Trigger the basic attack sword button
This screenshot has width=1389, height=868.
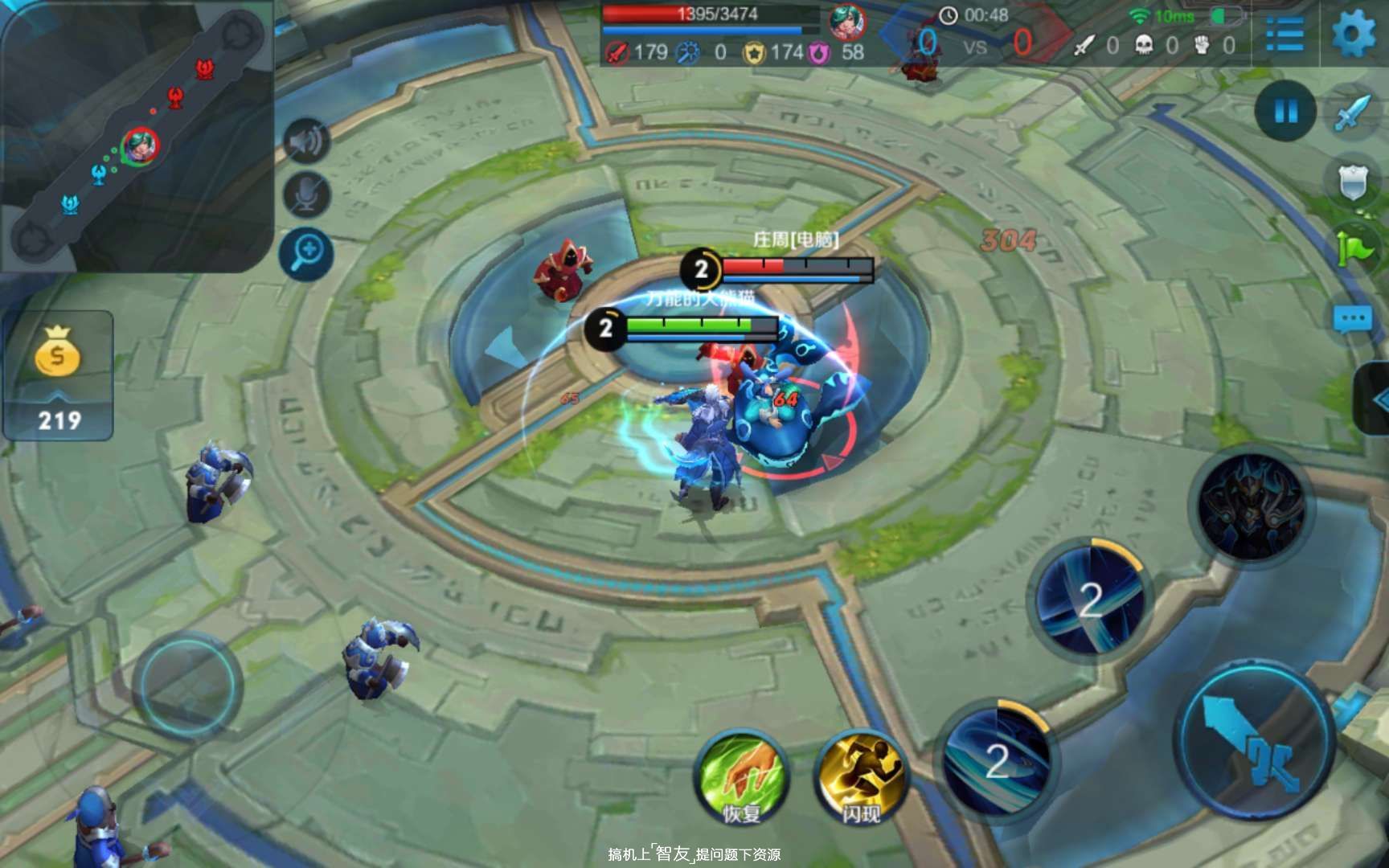[x=1253, y=739]
